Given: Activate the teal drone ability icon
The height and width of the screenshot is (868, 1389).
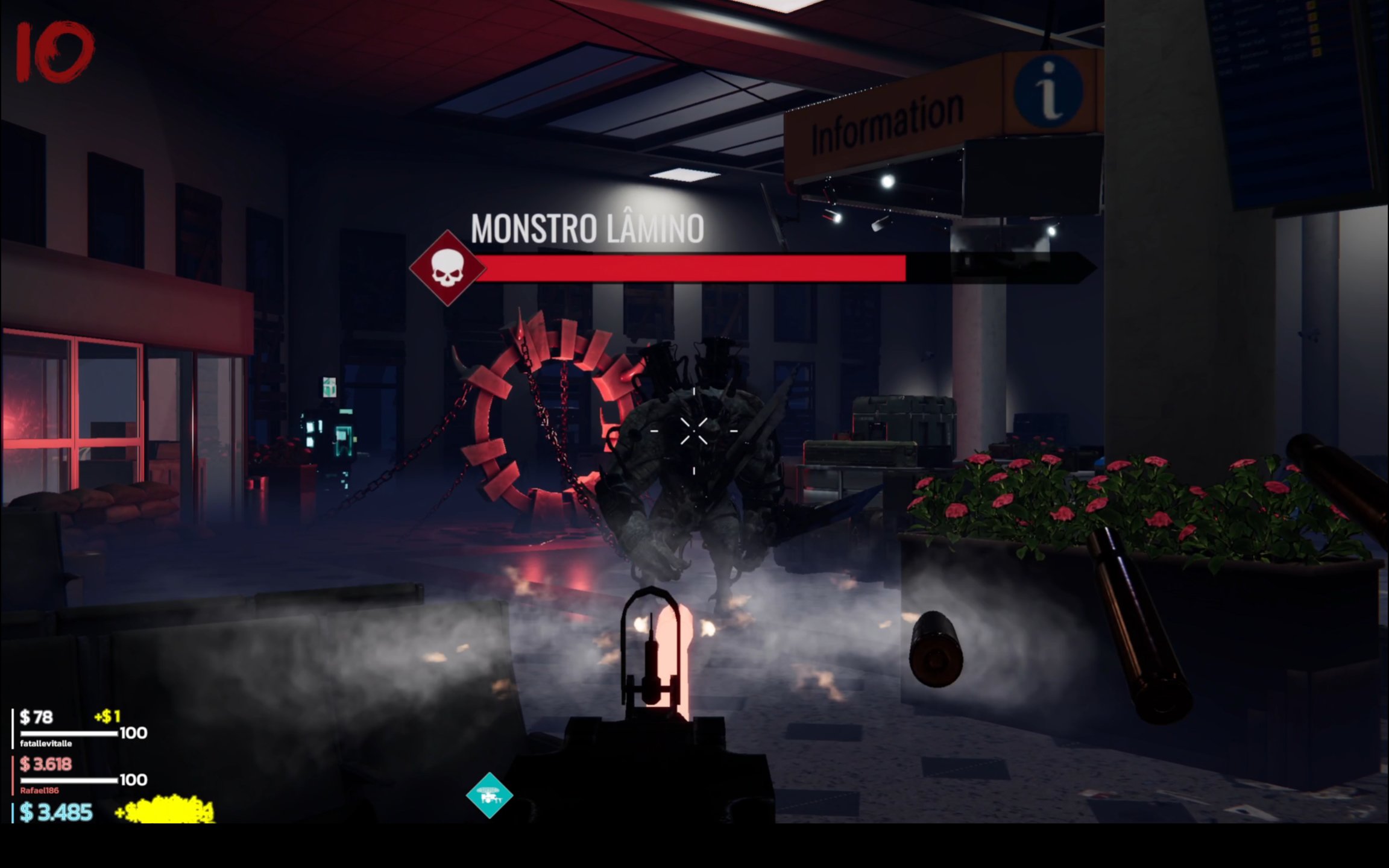Looking at the screenshot, I should pyautogui.click(x=489, y=796).
